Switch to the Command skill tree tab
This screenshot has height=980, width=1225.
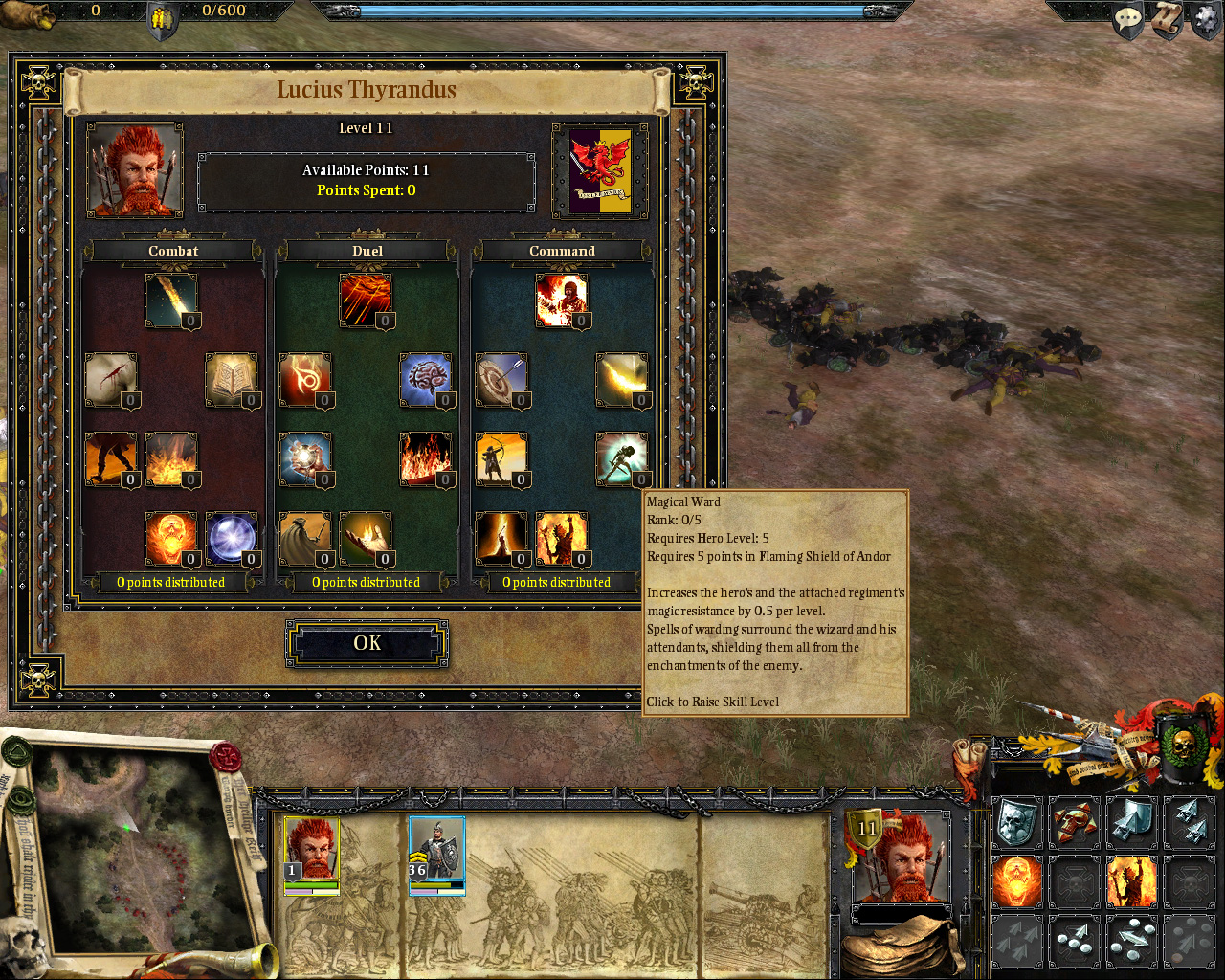[562, 251]
